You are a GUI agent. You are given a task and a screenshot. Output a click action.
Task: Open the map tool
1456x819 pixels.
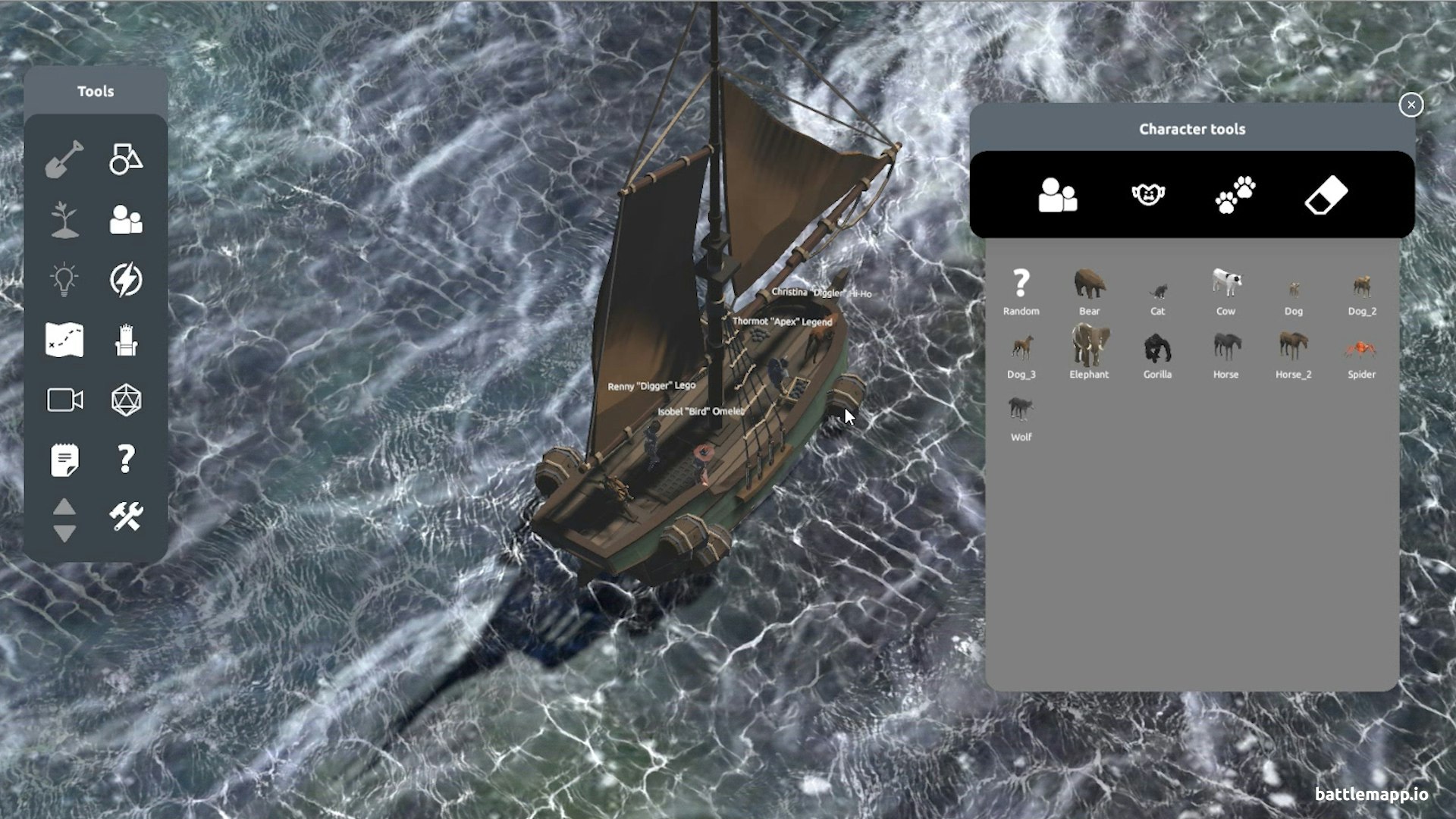64,337
